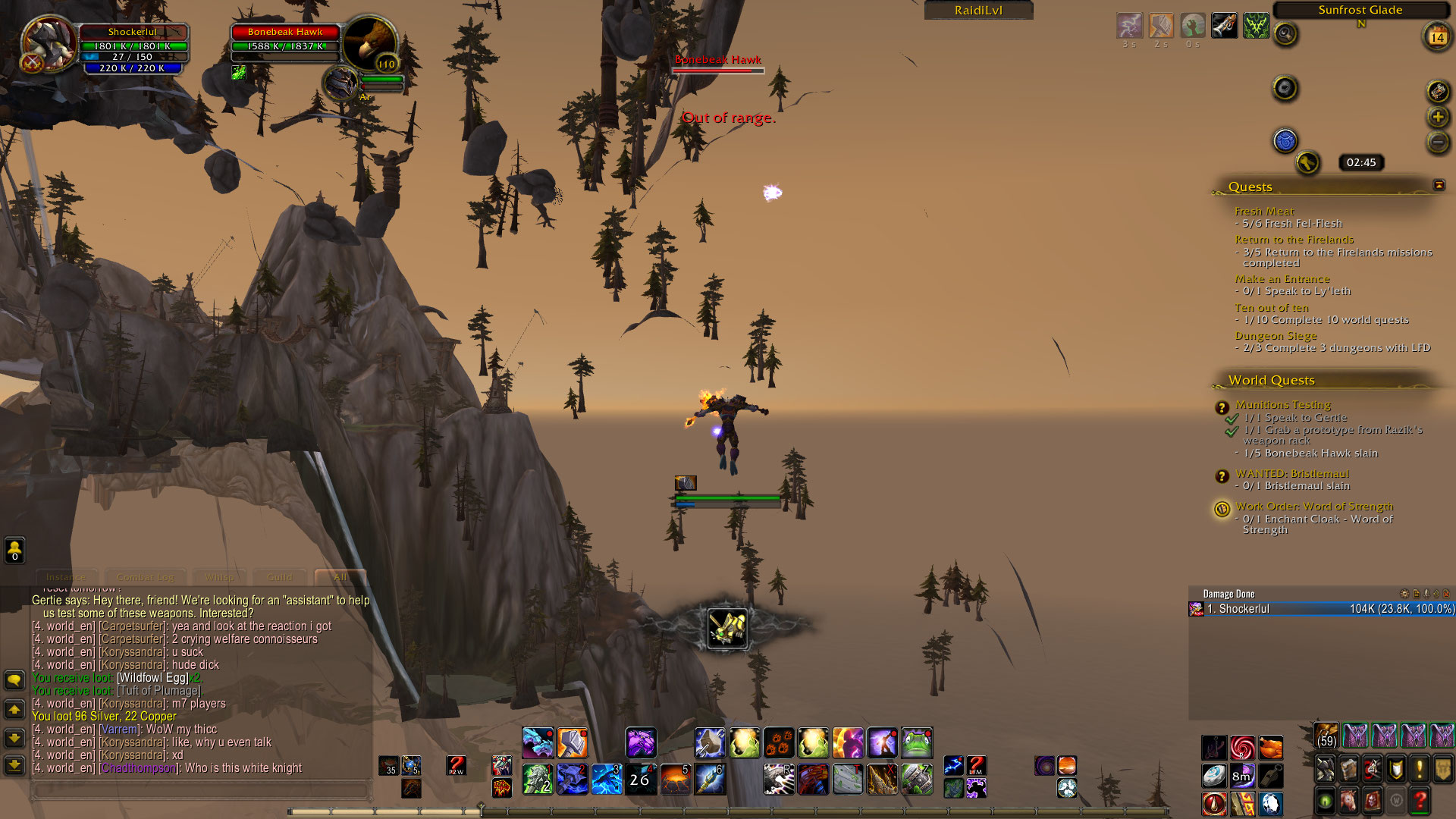Cast the green frog Hex ability
Screen dimensions: 1456x819
pyautogui.click(x=917, y=742)
